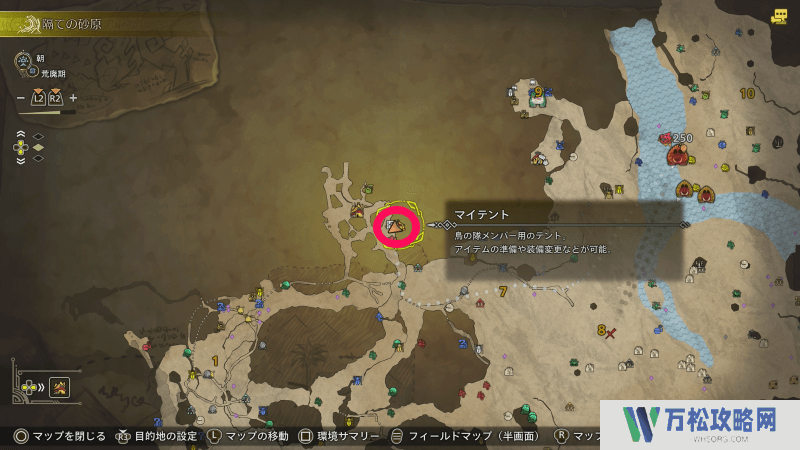Open the chat notification icon in the corner
The image size is (800, 450).
pos(779,16)
